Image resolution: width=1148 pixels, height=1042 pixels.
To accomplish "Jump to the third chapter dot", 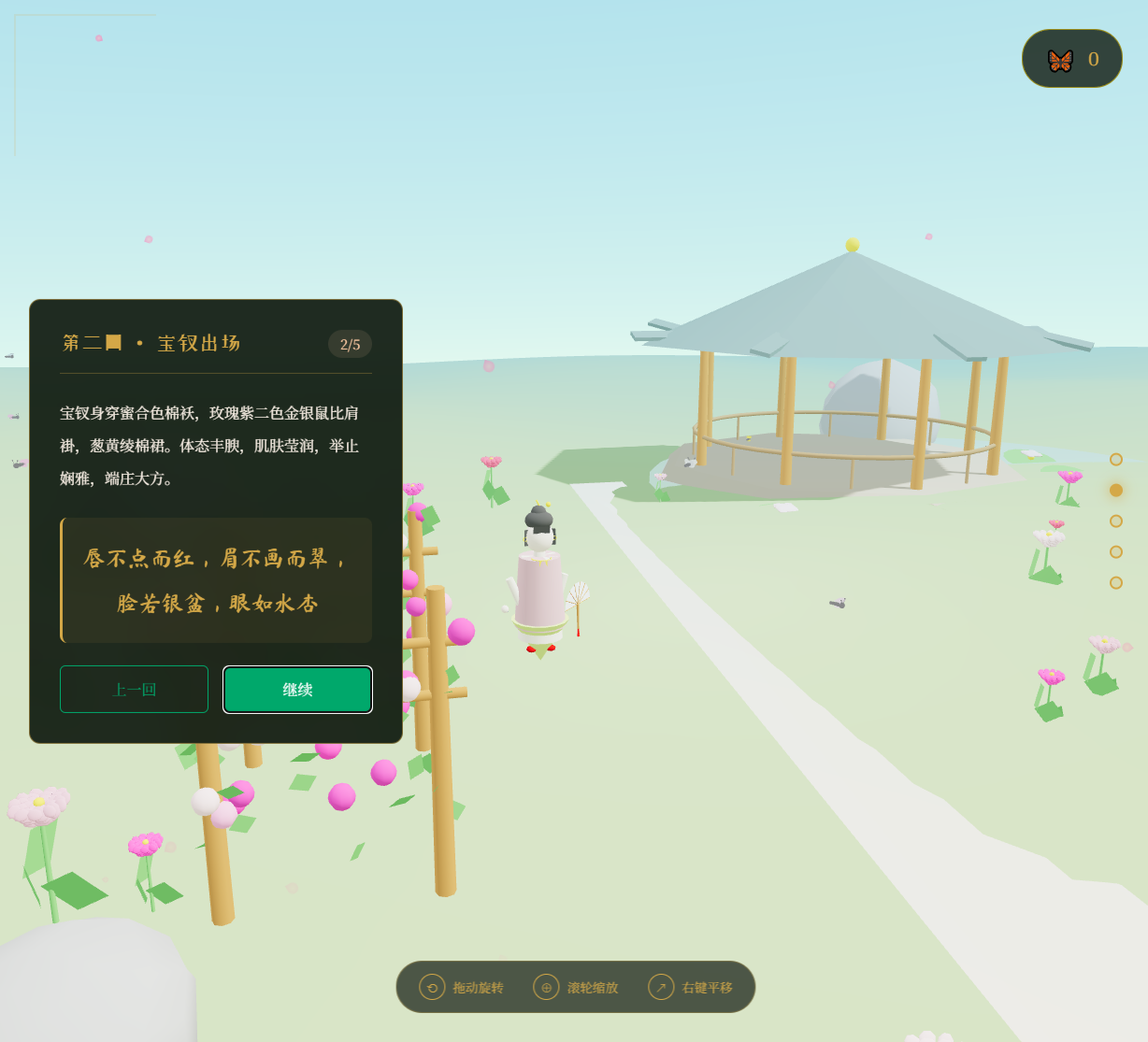I will pos(1116,521).
